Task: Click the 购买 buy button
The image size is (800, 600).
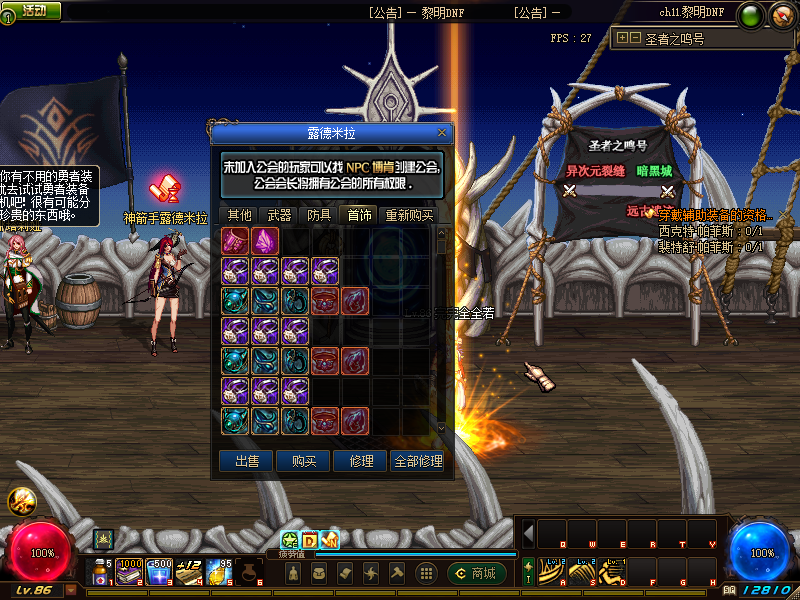Action: [303, 461]
